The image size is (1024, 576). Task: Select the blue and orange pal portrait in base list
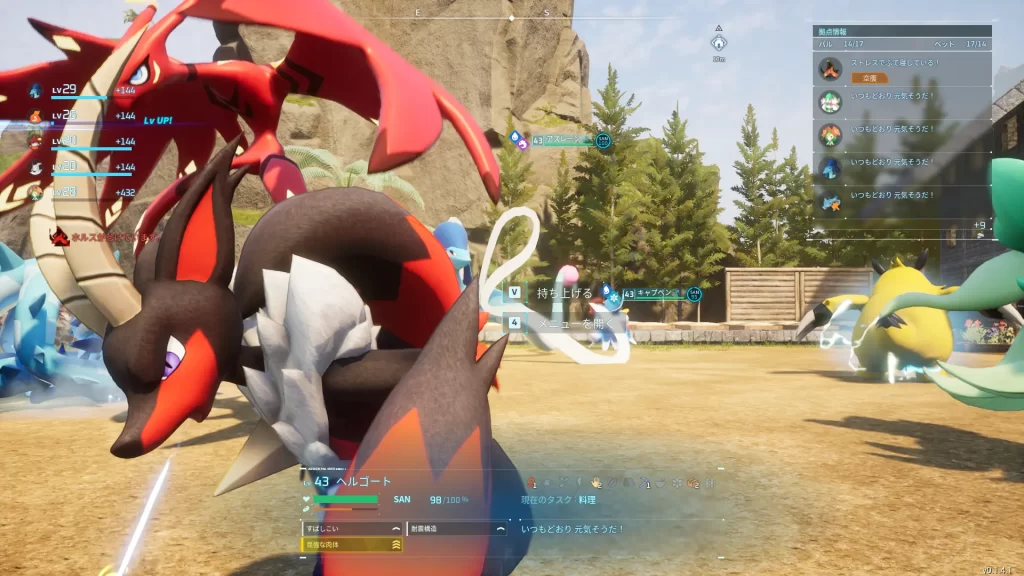830,201
